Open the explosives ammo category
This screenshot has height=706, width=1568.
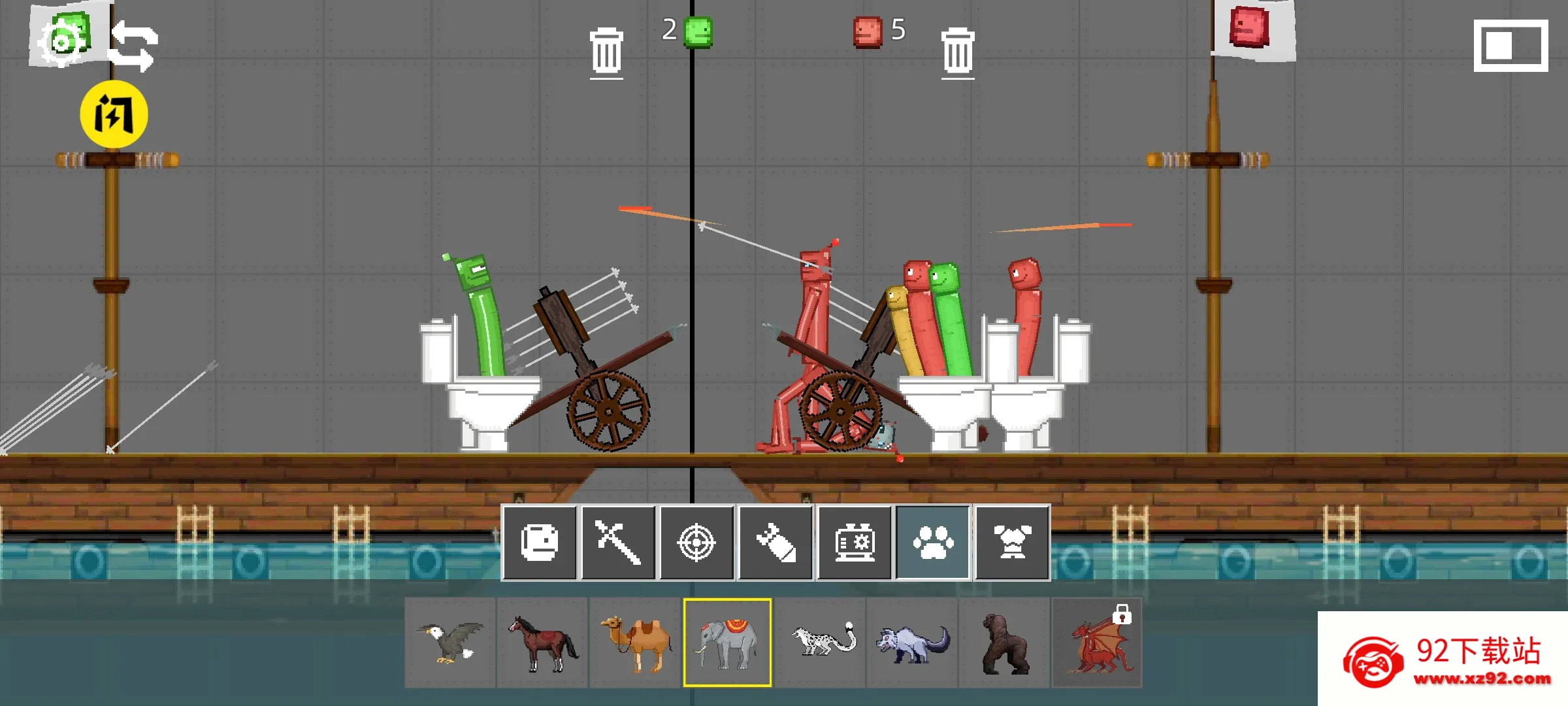[x=776, y=543]
